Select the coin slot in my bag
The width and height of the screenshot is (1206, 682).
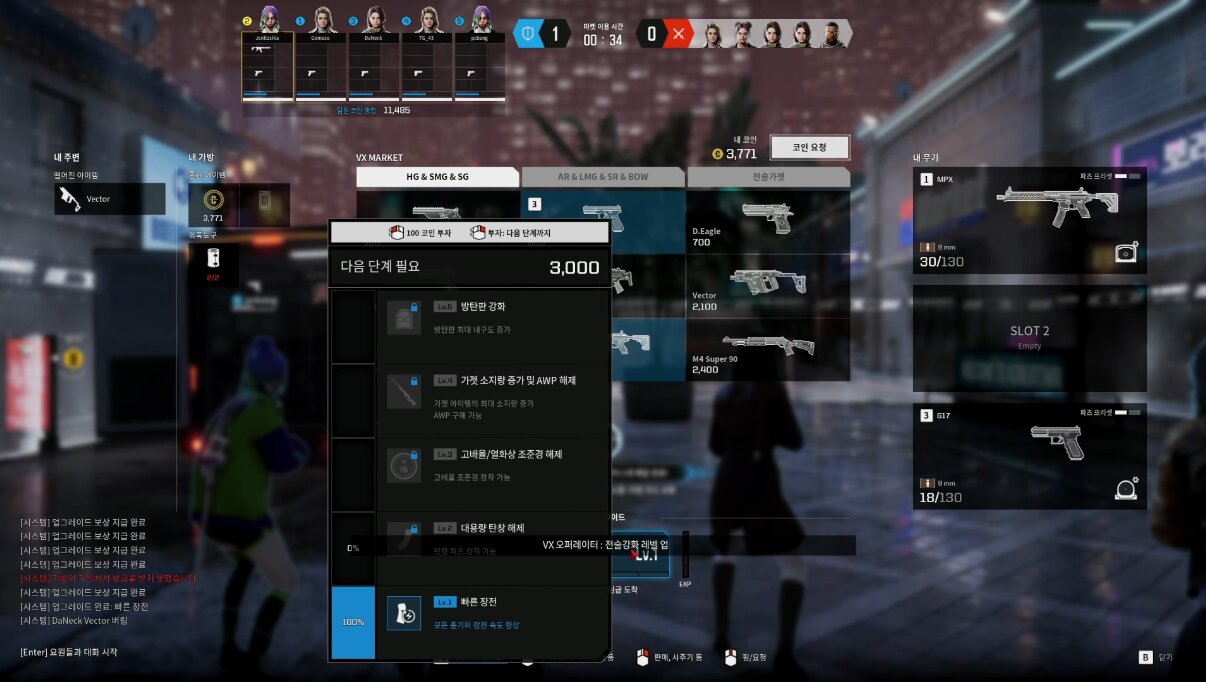[x=213, y=205]
